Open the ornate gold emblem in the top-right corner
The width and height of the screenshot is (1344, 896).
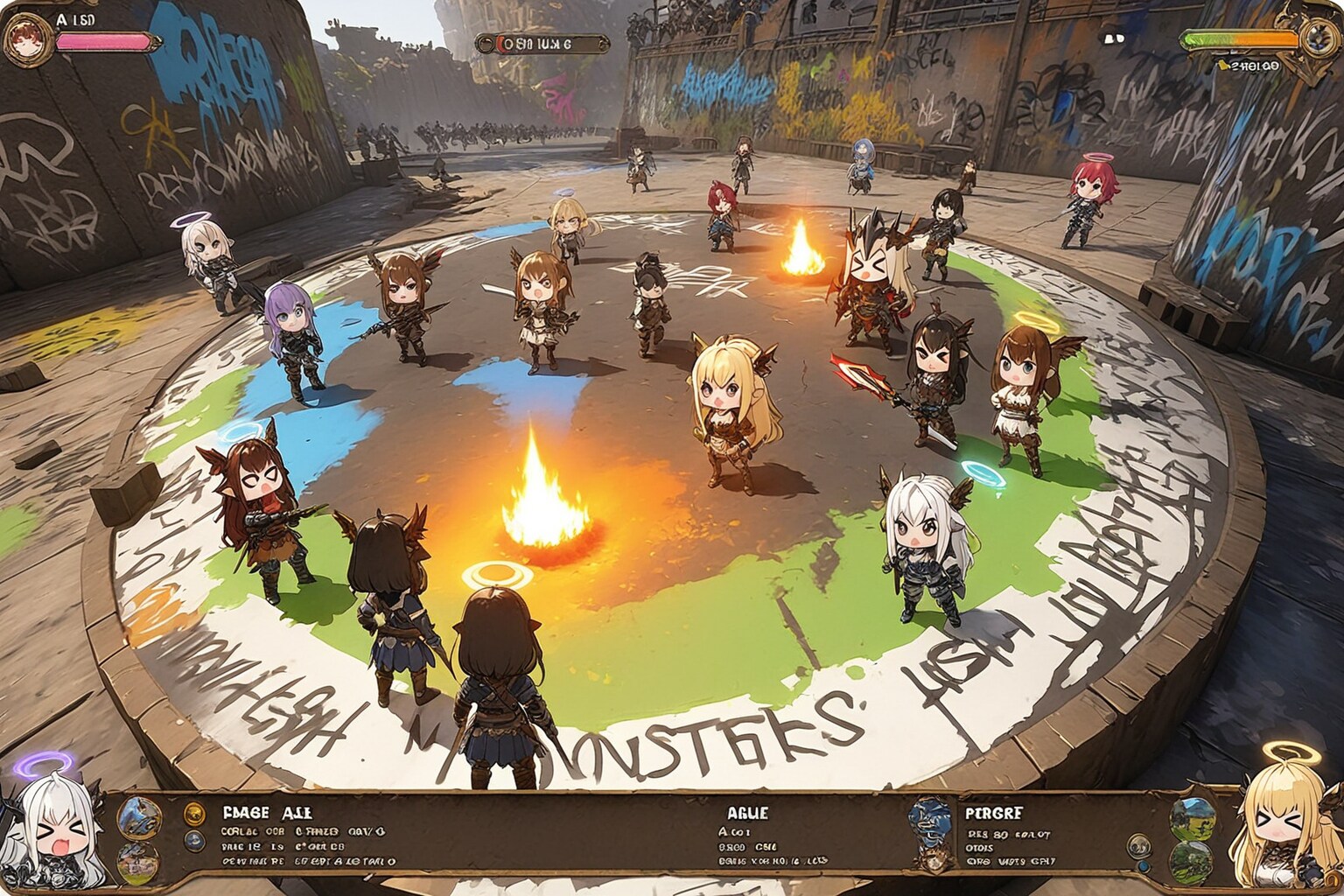pyautogui.click(x=1318, y=37)
